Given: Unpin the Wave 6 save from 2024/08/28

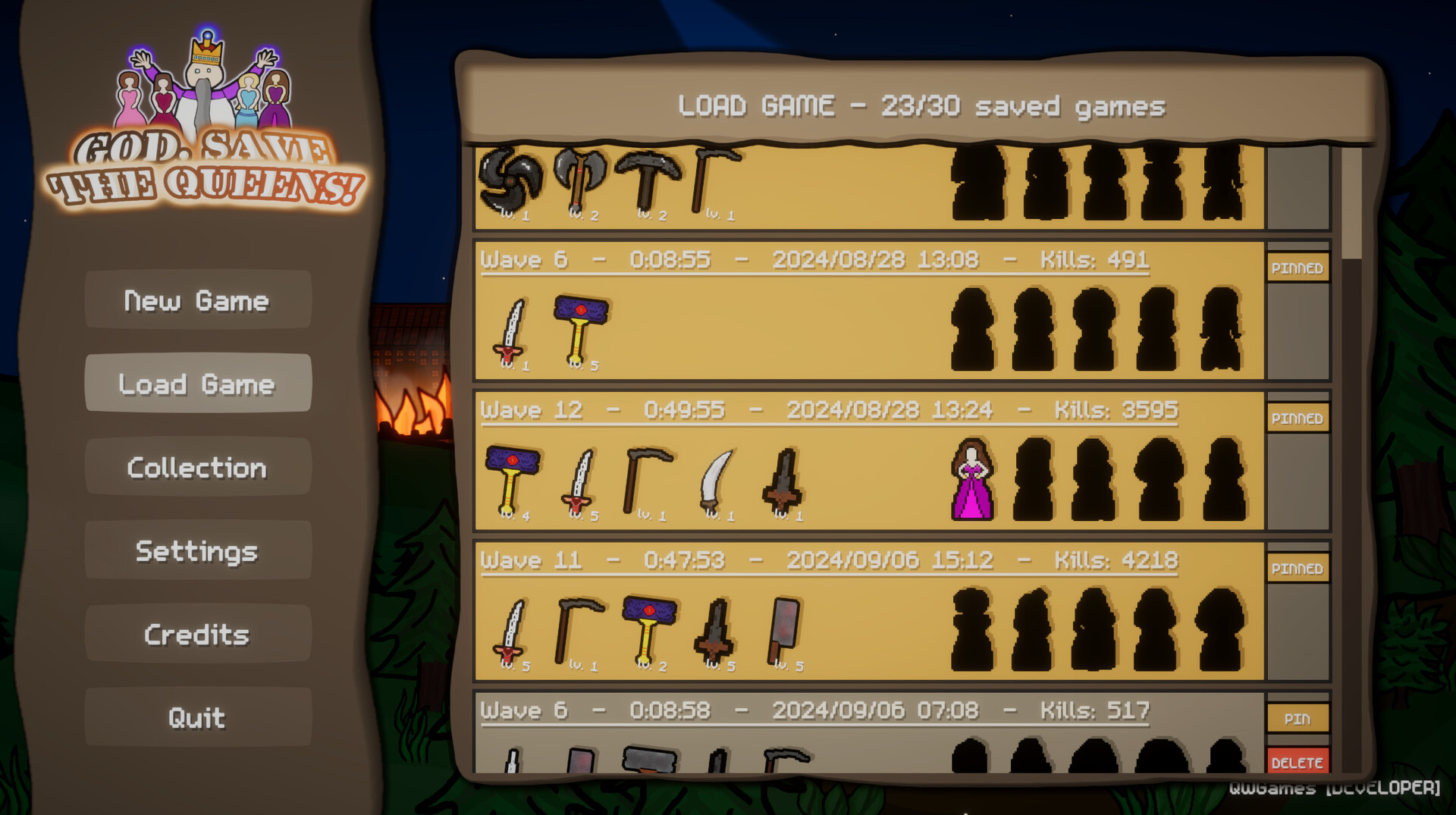Looking at the screenshot, I should 1298,268.
